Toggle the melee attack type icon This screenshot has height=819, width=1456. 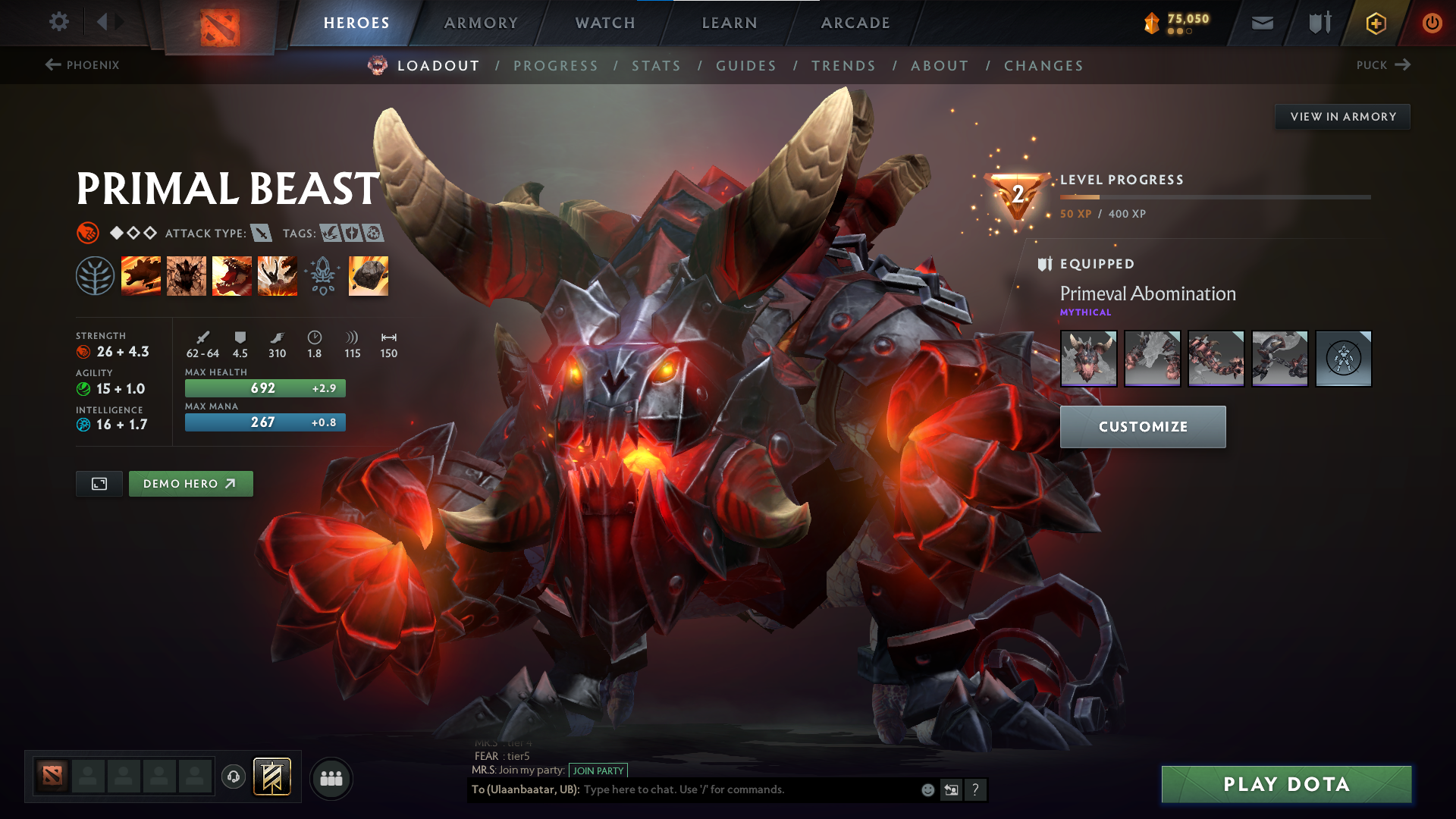pyautogui.click(x=262, y=234)
